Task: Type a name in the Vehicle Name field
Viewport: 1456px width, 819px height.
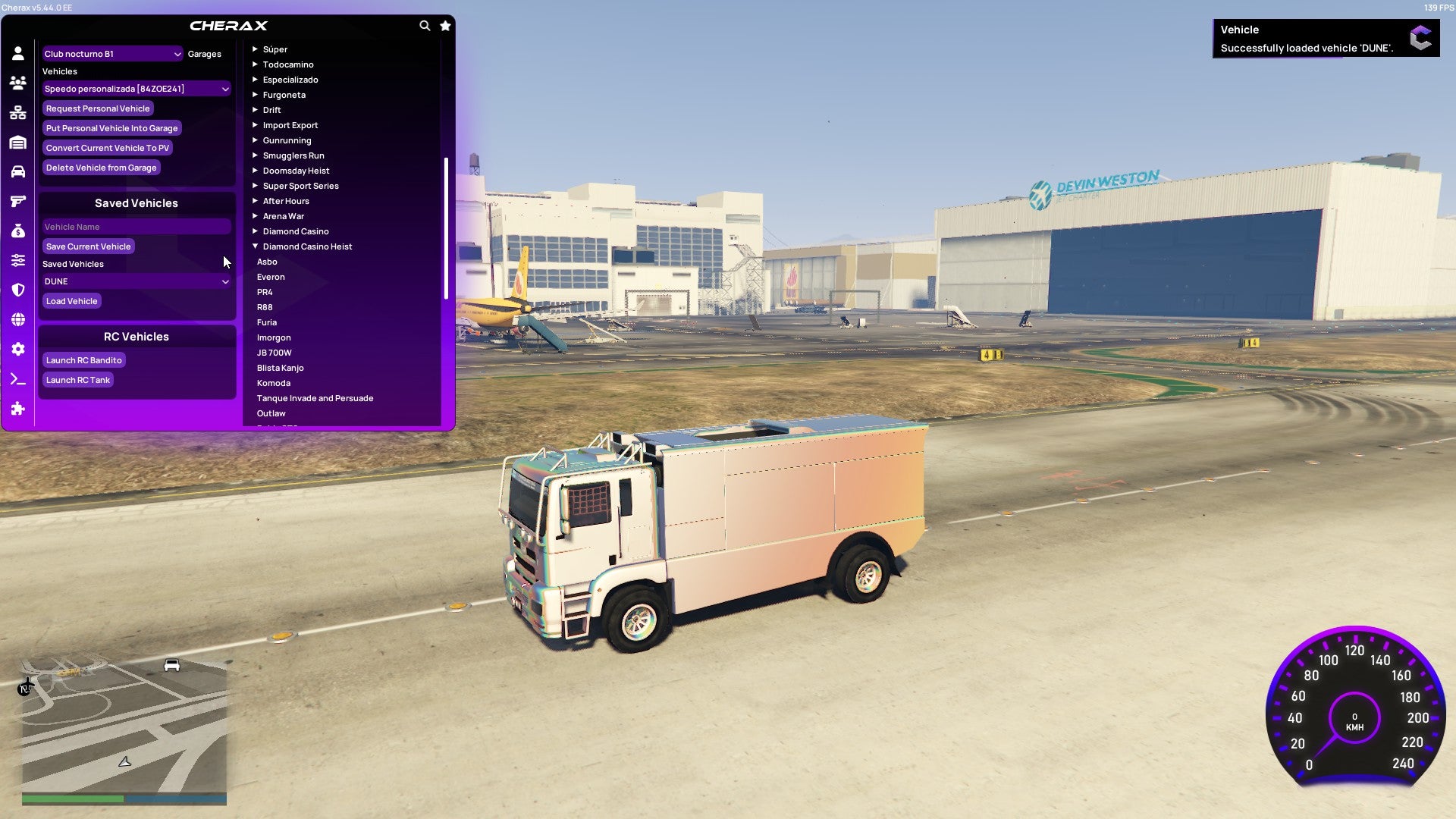Action: (136, 226)
